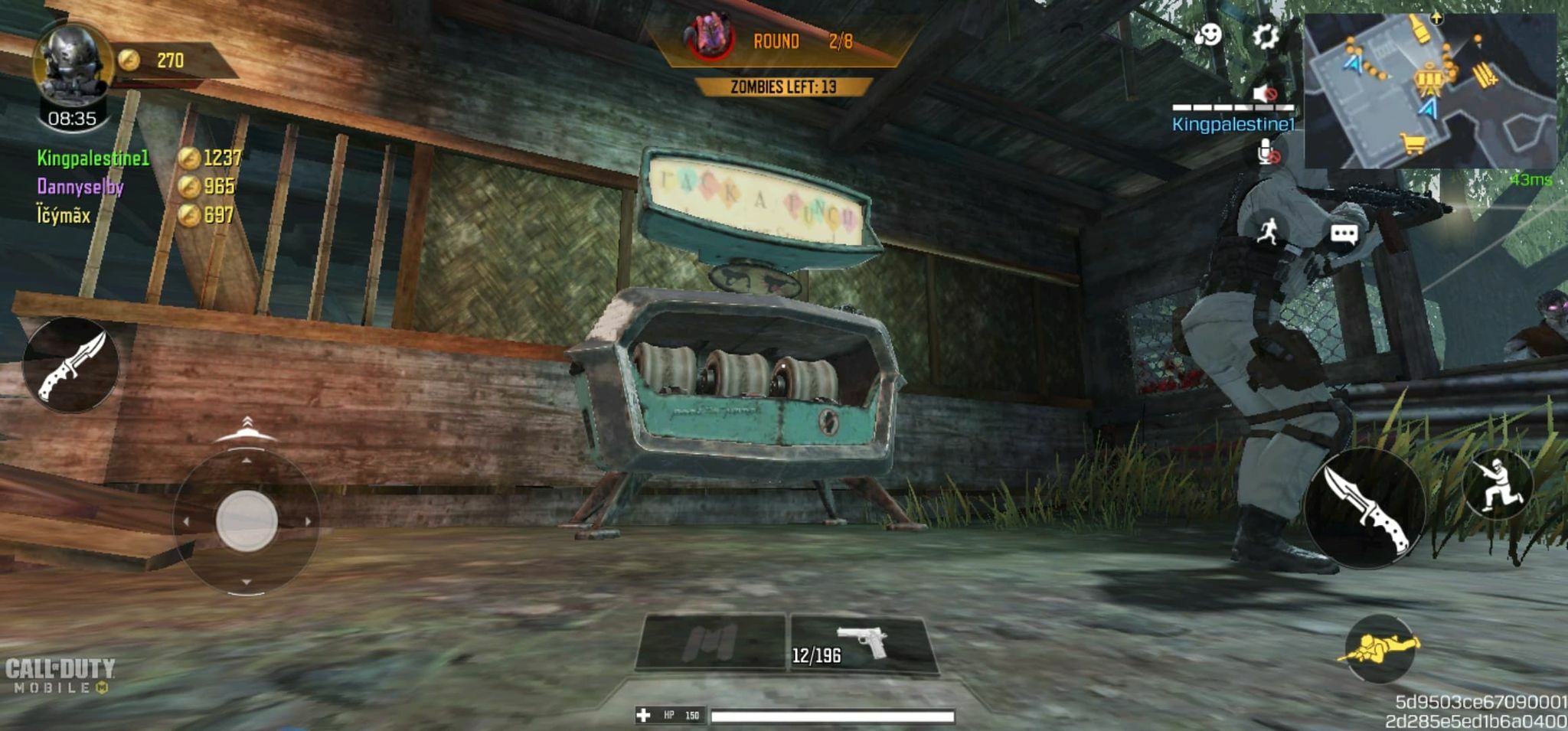Toggle the muted speaker icon
The image size is (1568, 731).
1265,94
